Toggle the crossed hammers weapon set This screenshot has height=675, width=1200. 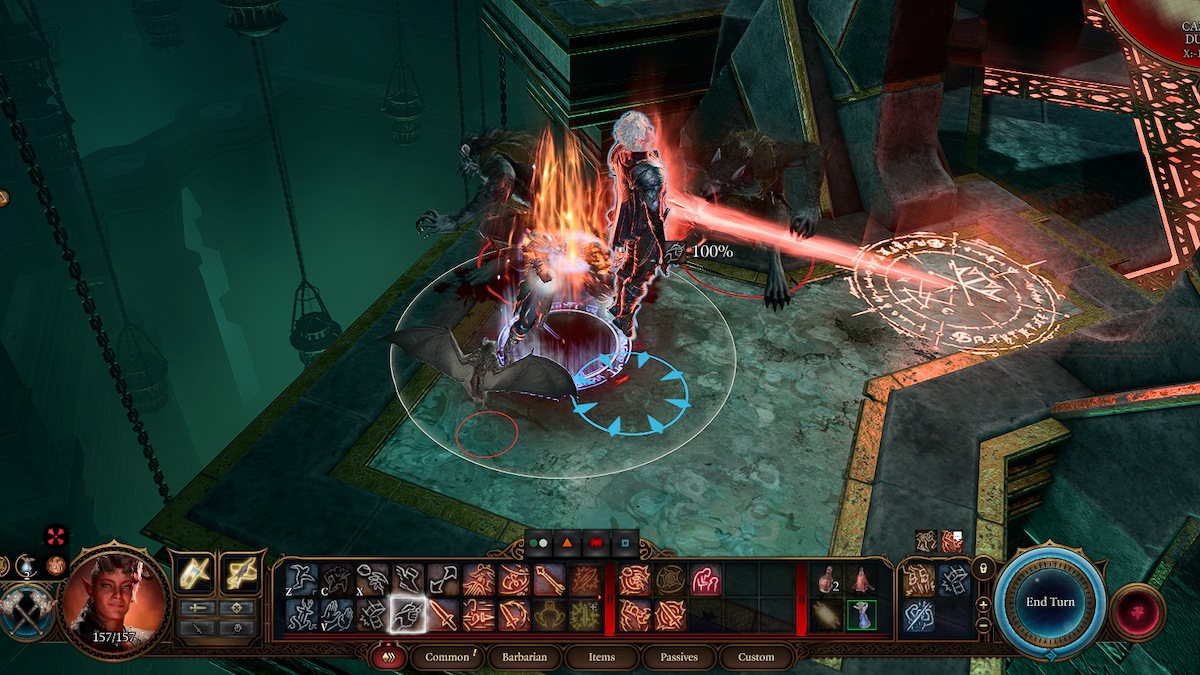point(26,610)
